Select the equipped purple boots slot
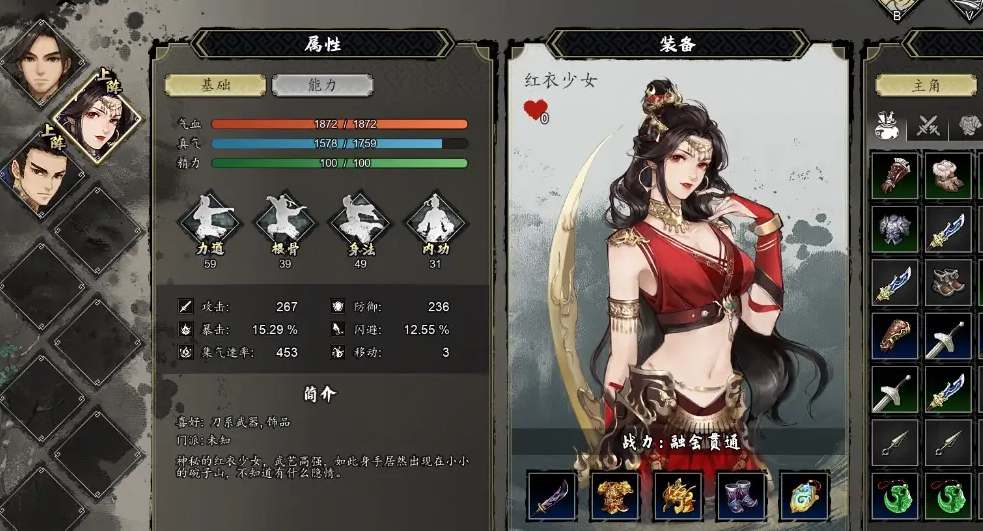983x531 pixels. click(x=742, y=496)
